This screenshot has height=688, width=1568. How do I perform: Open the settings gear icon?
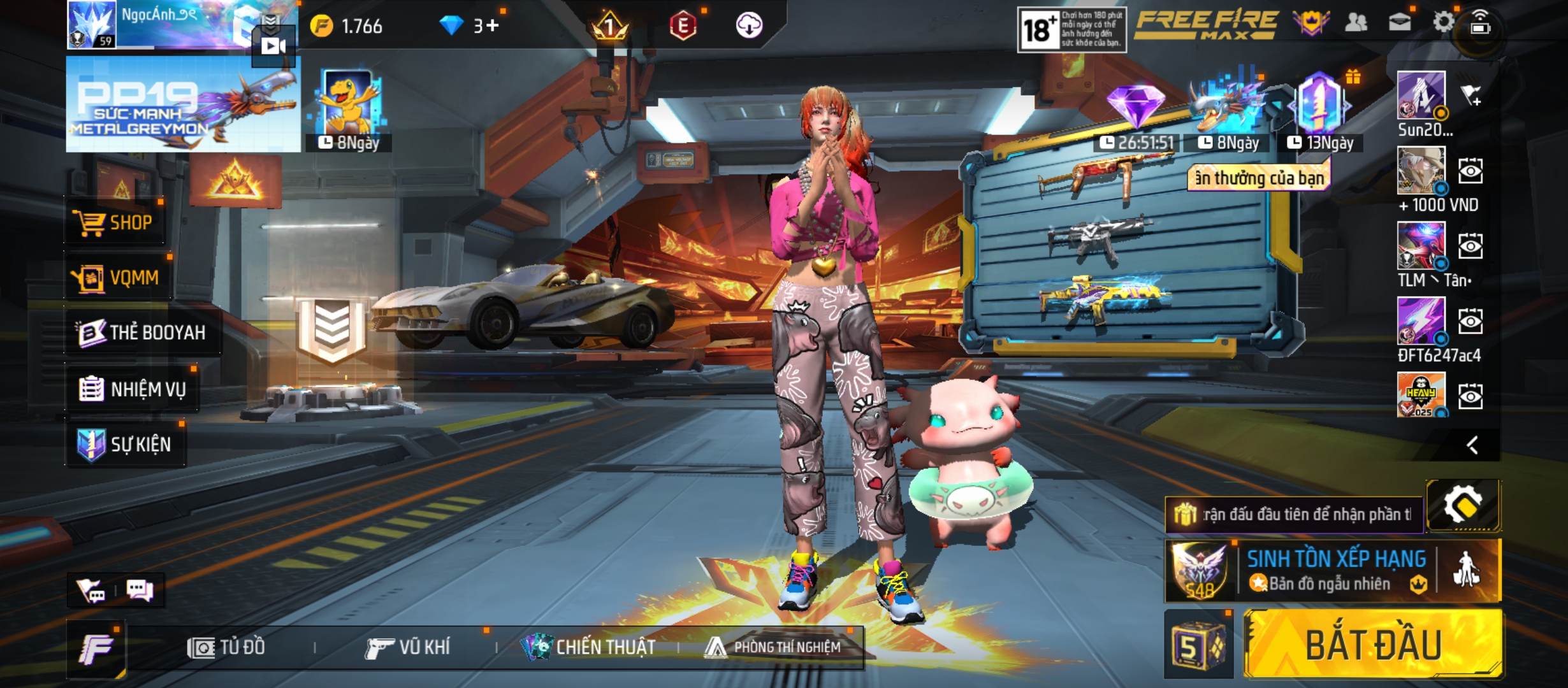(x=1443, y=23)
